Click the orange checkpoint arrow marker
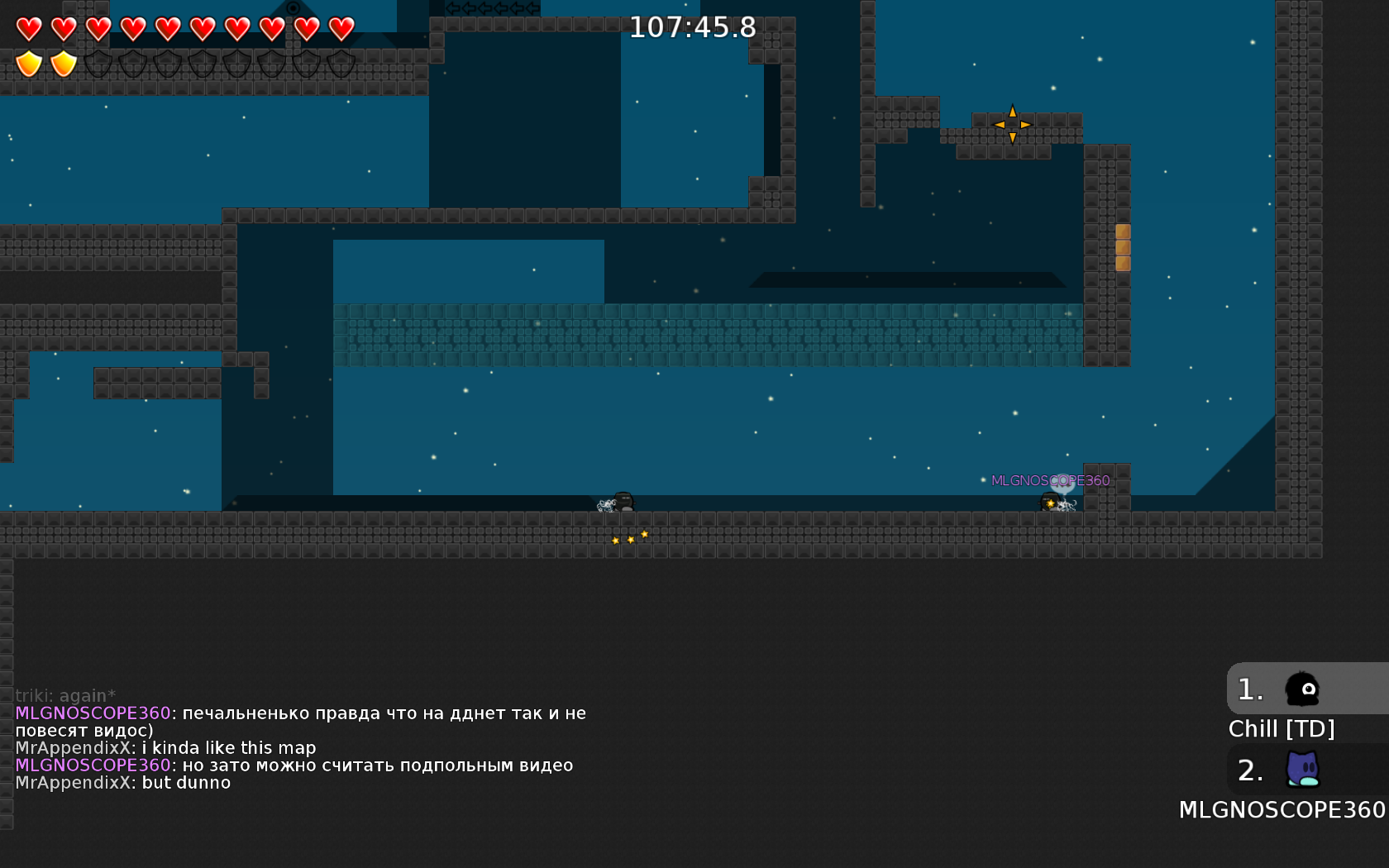The width and height of the screenshot is (1389, 868). click(x=1012, y=123)
